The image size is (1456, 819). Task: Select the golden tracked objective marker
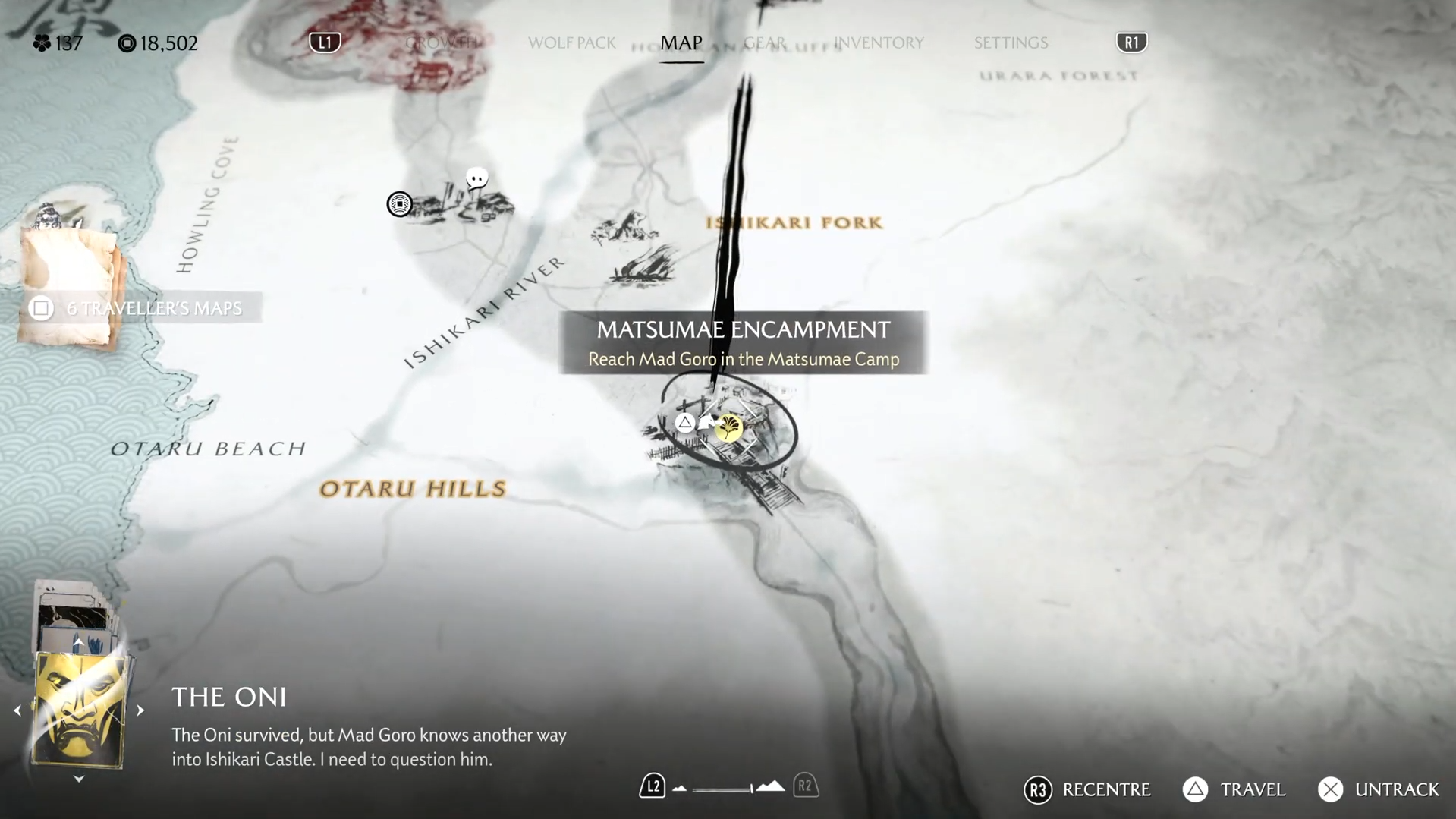(x=729, y=428)
